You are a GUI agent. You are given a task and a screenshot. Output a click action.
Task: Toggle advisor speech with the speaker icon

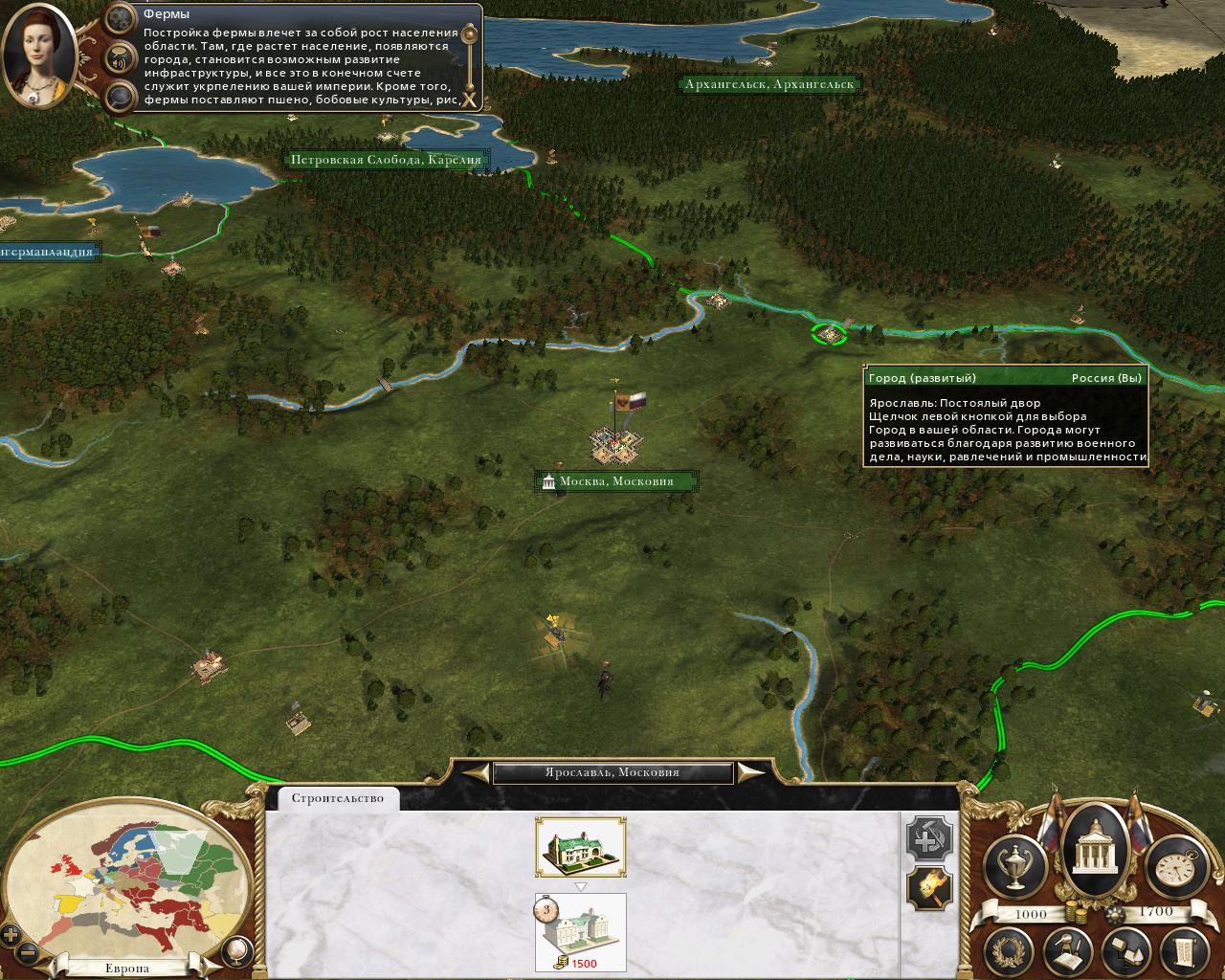click(118, 57)
